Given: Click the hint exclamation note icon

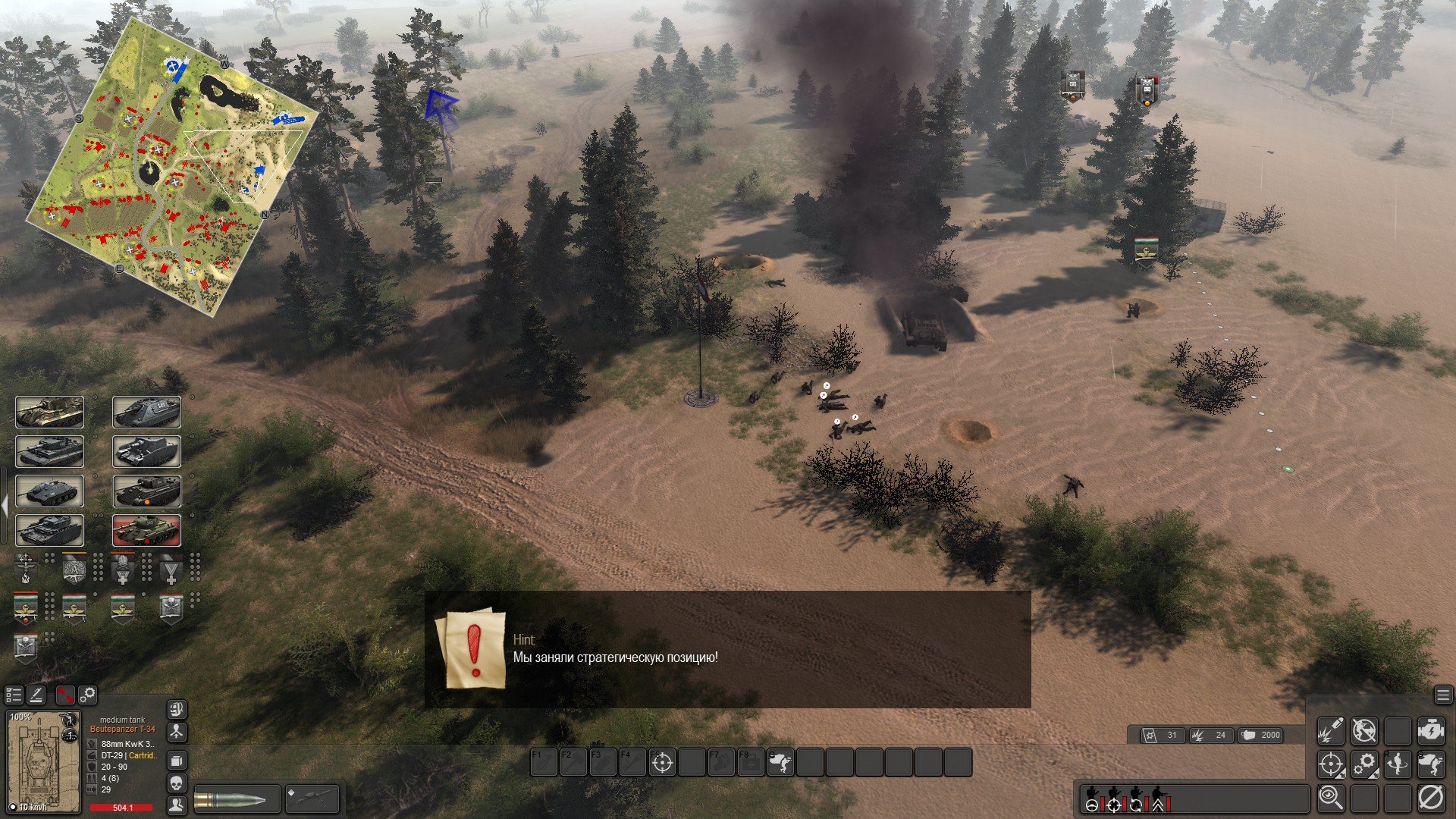Looking at the screenshot, I should (x=473, y=648).
